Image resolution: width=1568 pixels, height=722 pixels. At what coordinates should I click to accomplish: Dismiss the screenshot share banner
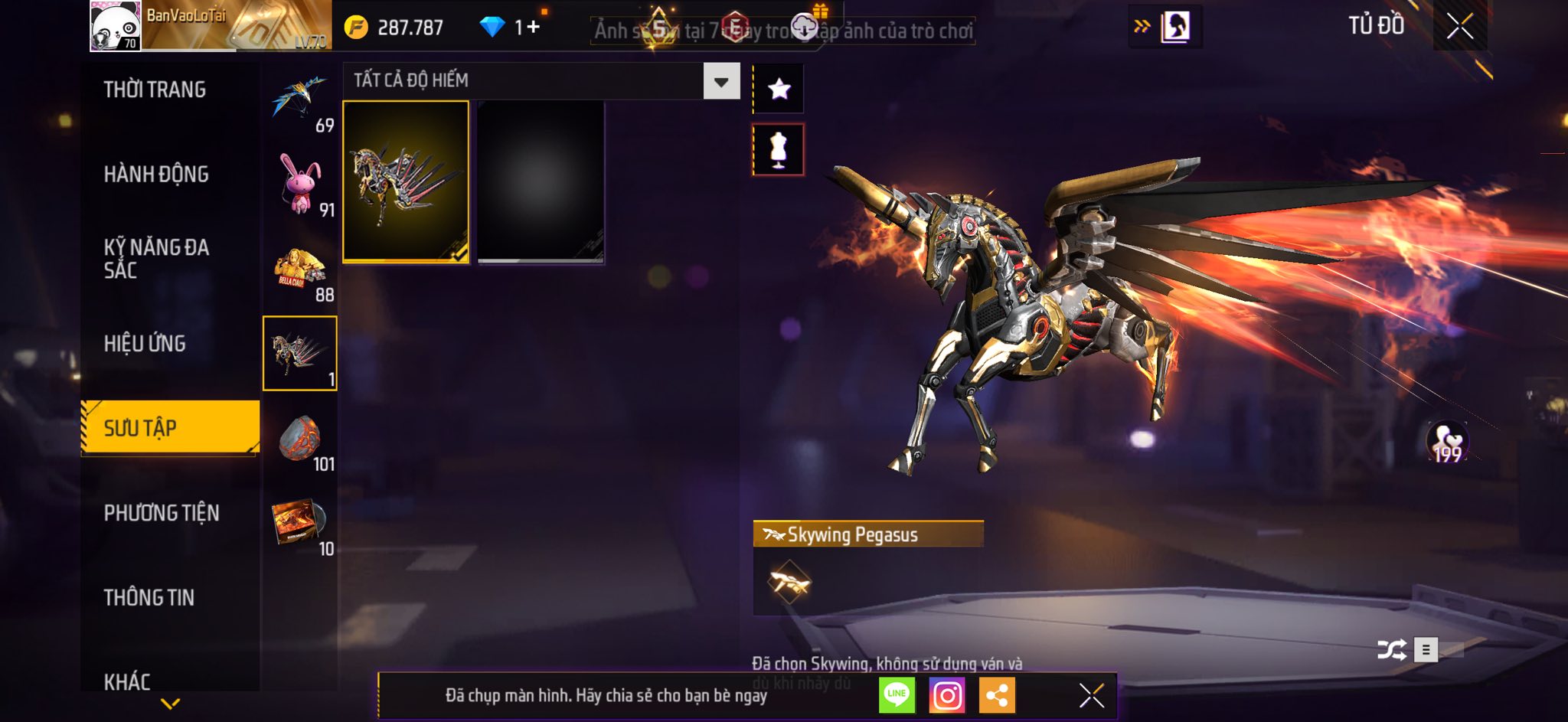tap(1091, 695)
